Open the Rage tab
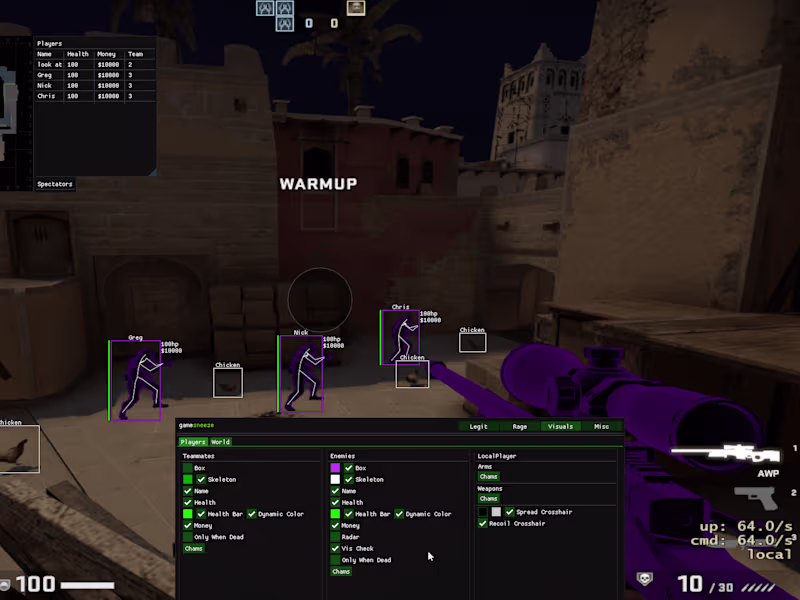 click(520, 427)
